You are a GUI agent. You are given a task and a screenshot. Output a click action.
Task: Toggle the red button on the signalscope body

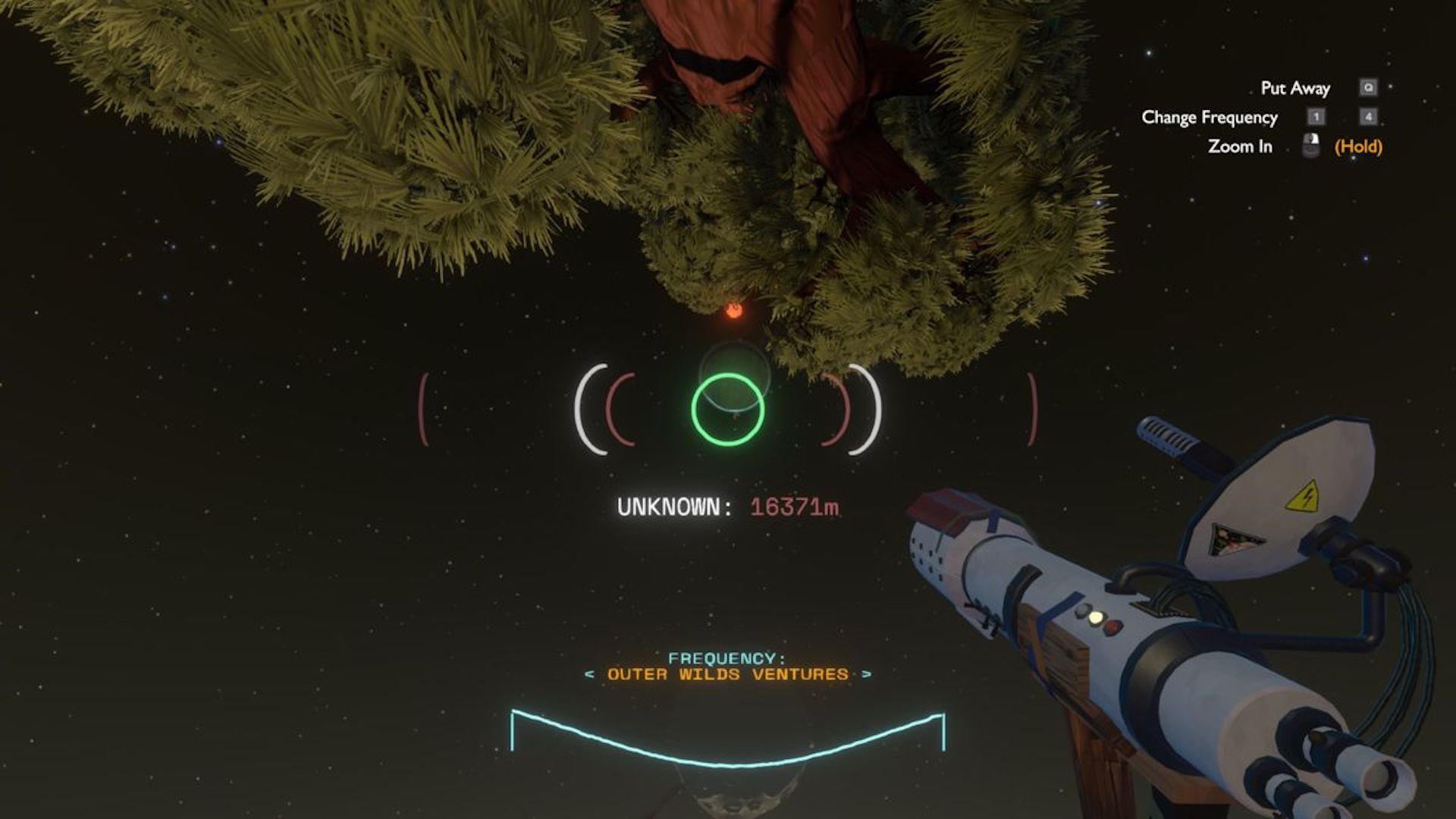pyautogui.click(x=1112, y=628)
